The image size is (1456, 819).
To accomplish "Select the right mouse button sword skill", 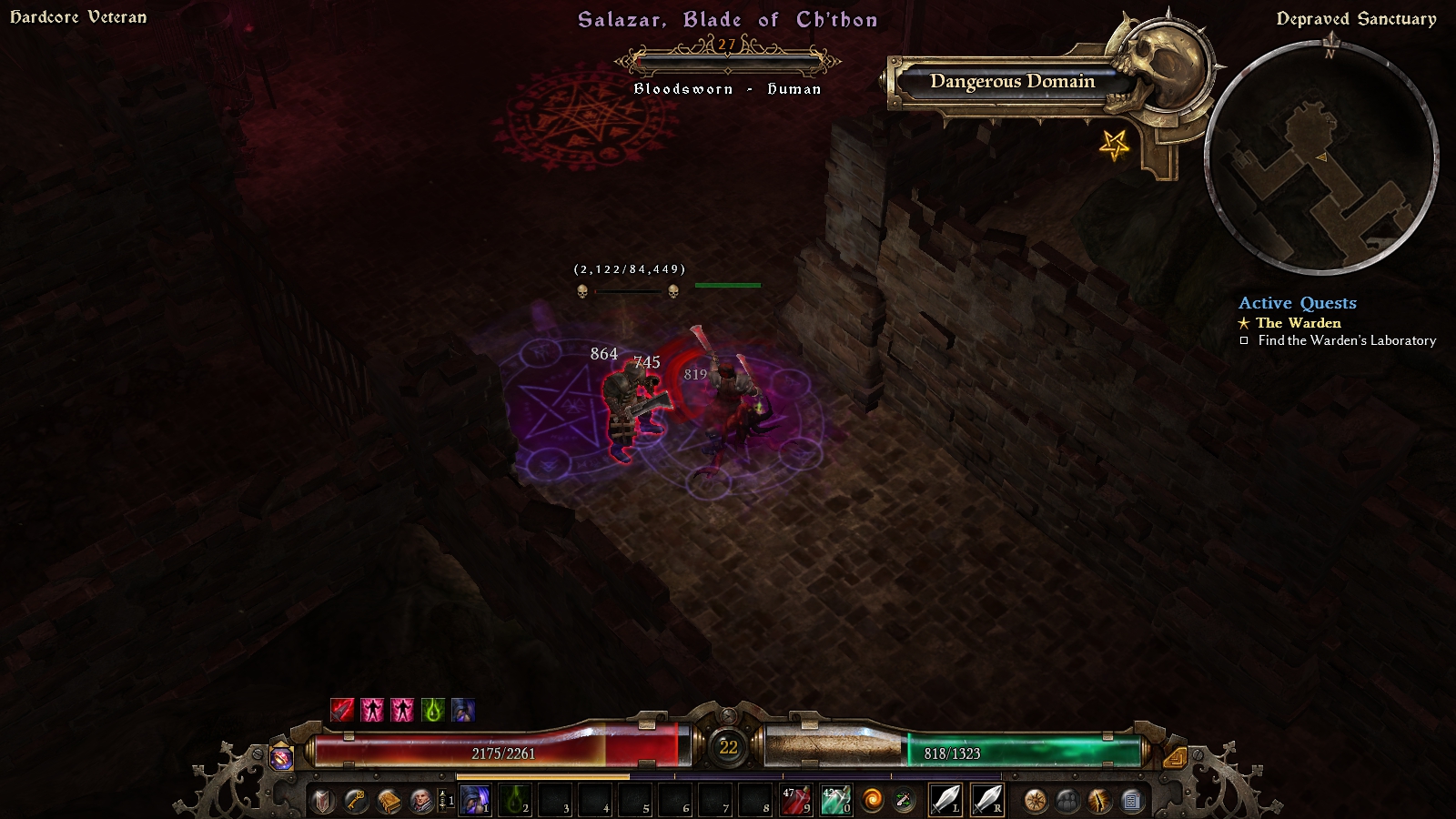I will click(x=986, y=801).
